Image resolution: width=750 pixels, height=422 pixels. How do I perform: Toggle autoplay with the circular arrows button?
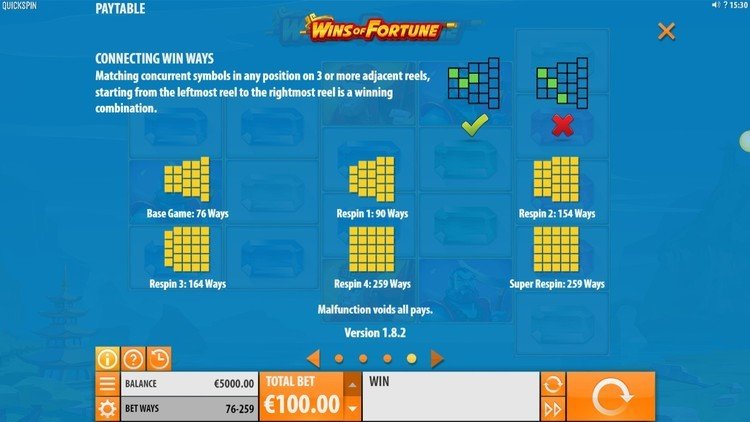pyautogui.click(x=553, y=384)
